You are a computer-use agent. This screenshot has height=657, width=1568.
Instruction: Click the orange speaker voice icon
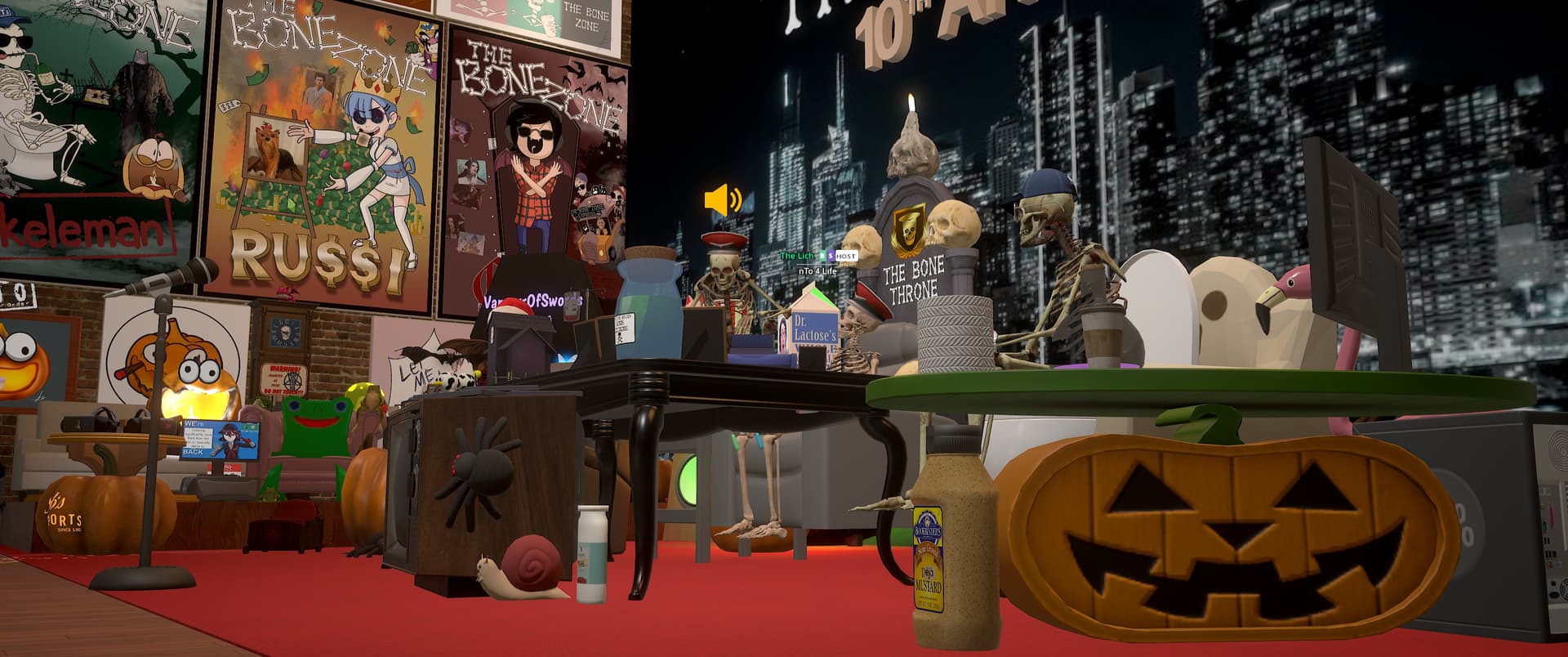pos(723,200)
